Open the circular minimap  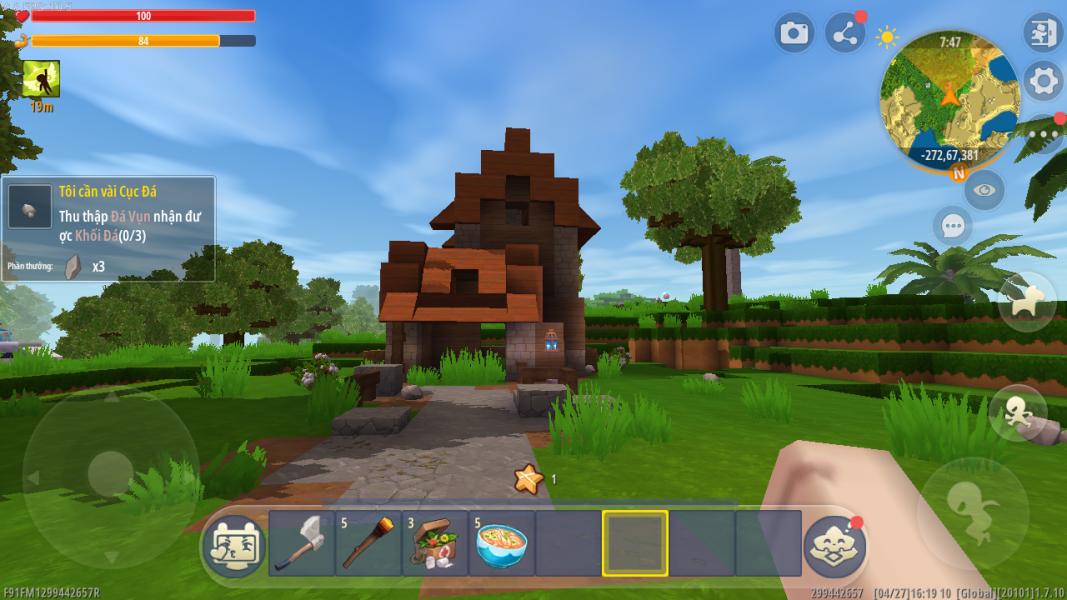948,98
